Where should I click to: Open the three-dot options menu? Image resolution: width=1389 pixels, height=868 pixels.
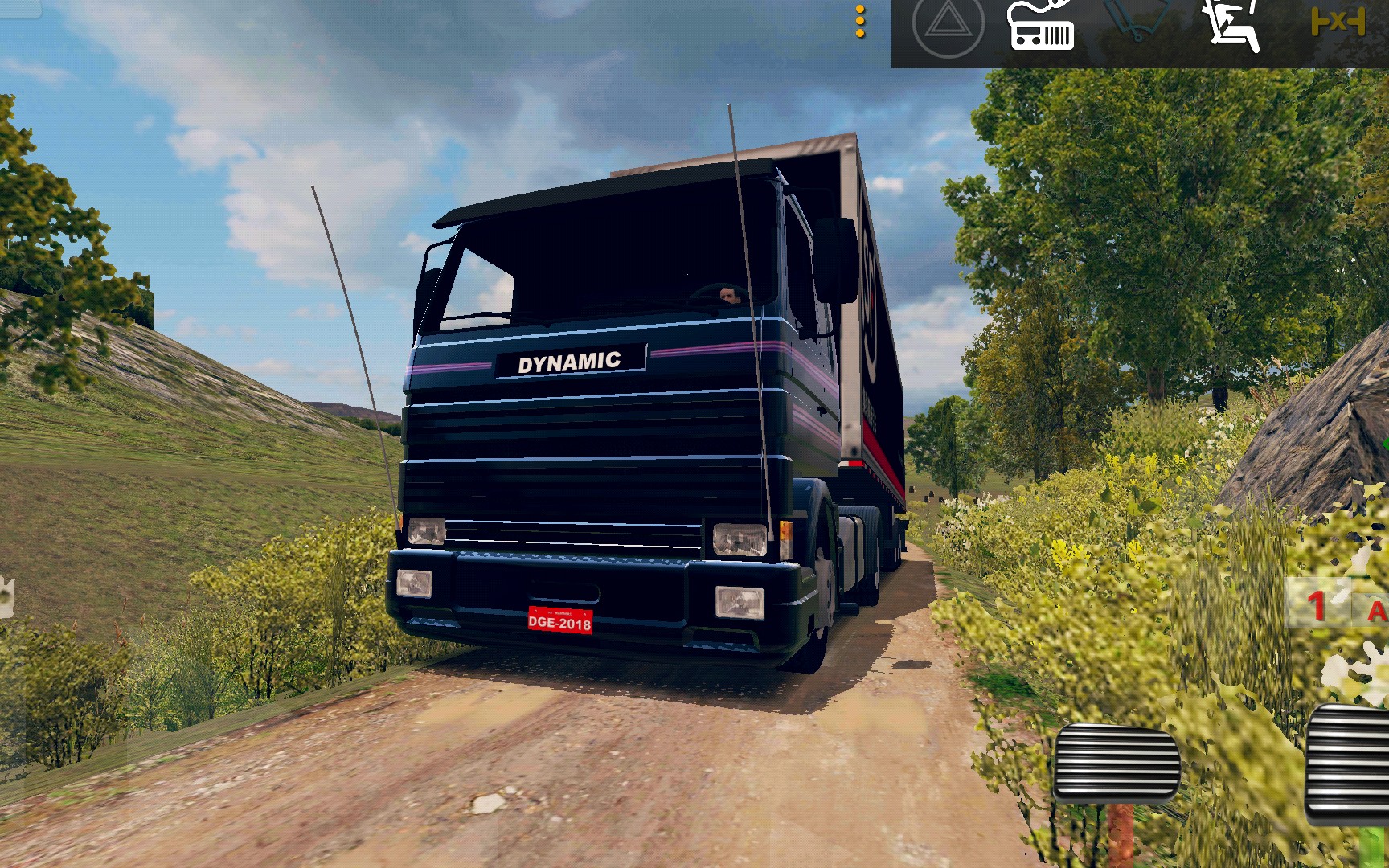(x=860, y=22)
